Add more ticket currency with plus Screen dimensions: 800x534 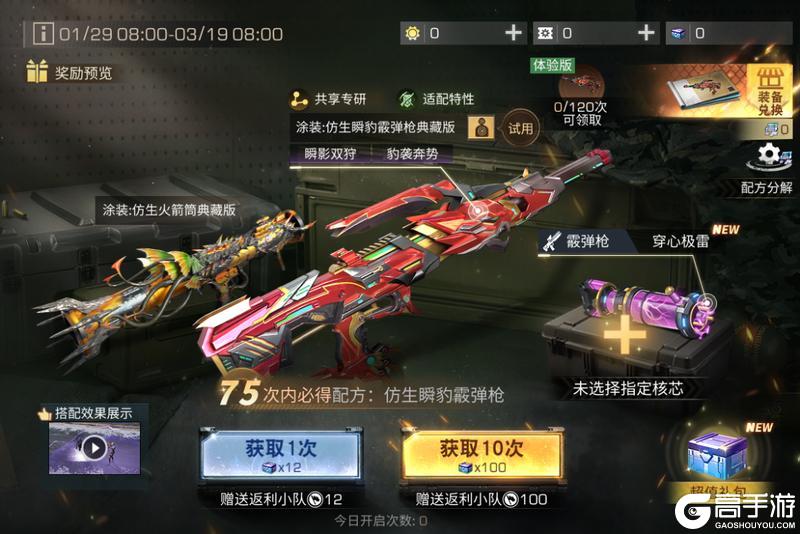[x=646, y=33]
